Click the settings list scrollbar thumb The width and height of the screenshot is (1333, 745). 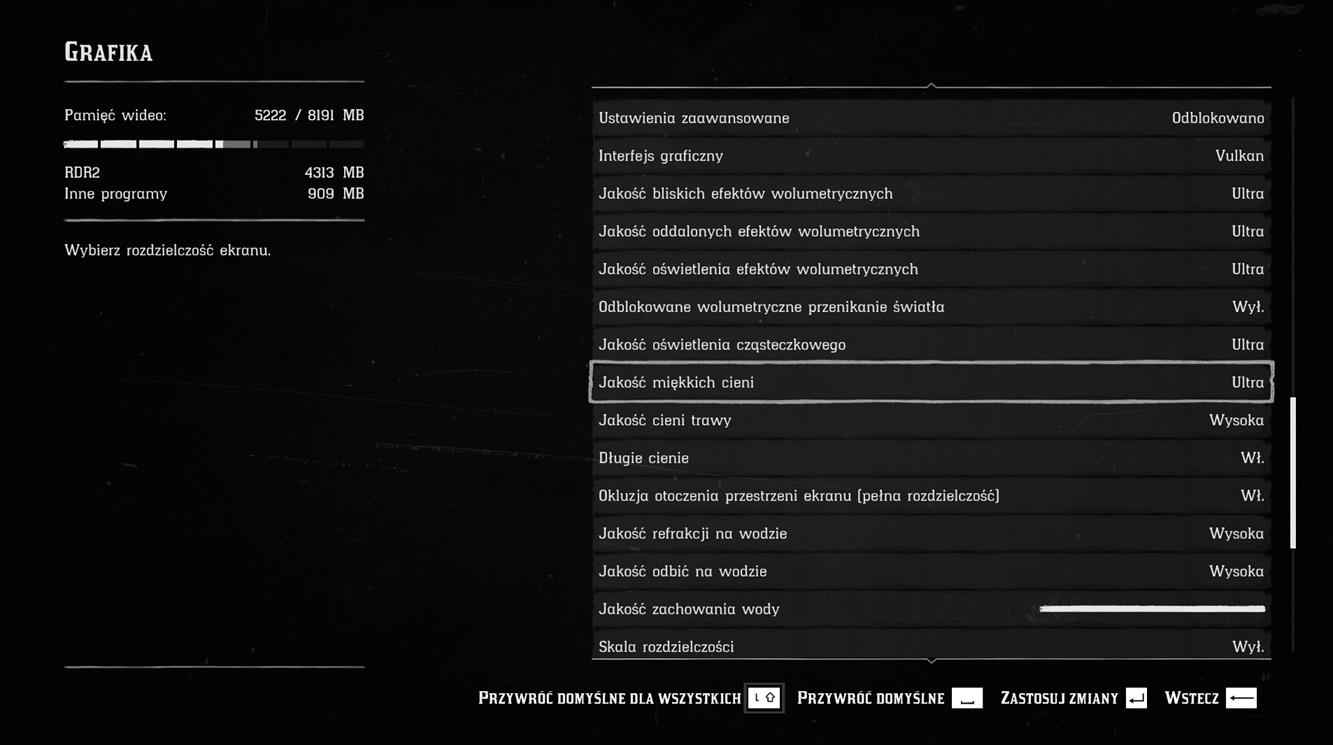1293,472
